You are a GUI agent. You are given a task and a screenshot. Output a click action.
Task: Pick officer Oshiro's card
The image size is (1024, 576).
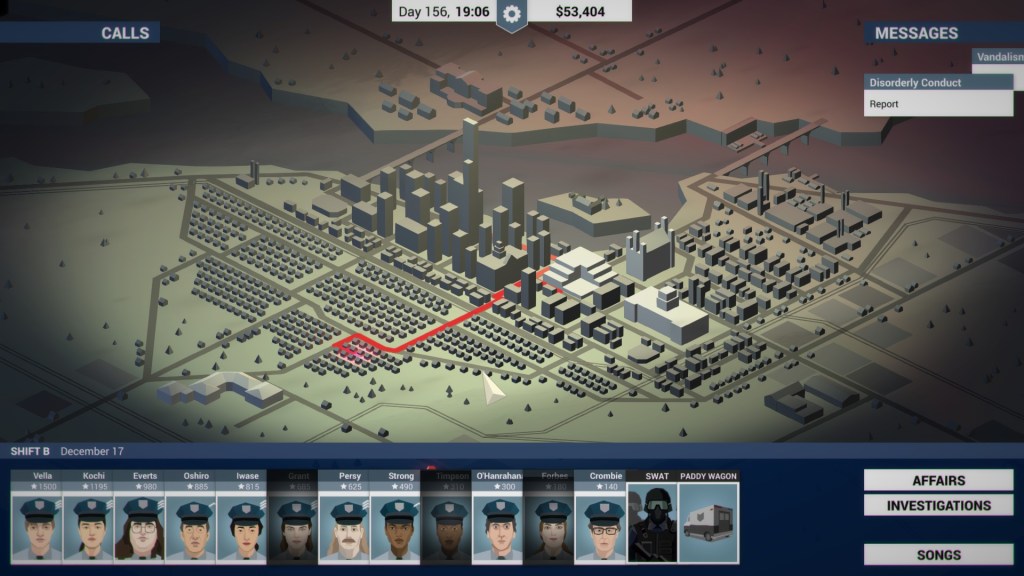(191, 520)
